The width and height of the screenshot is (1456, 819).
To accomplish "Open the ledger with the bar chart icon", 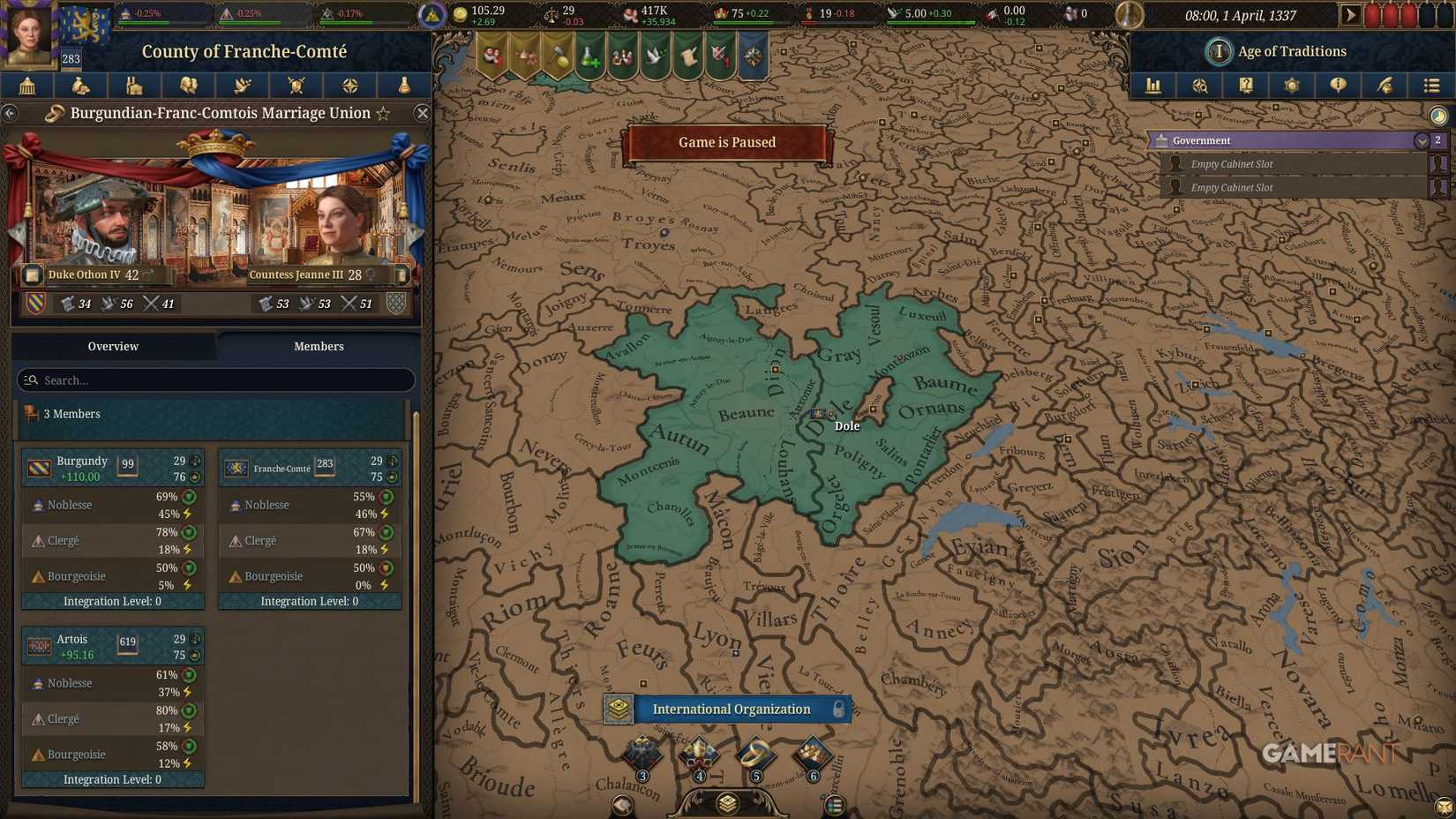I will (x=1153, y=86).
